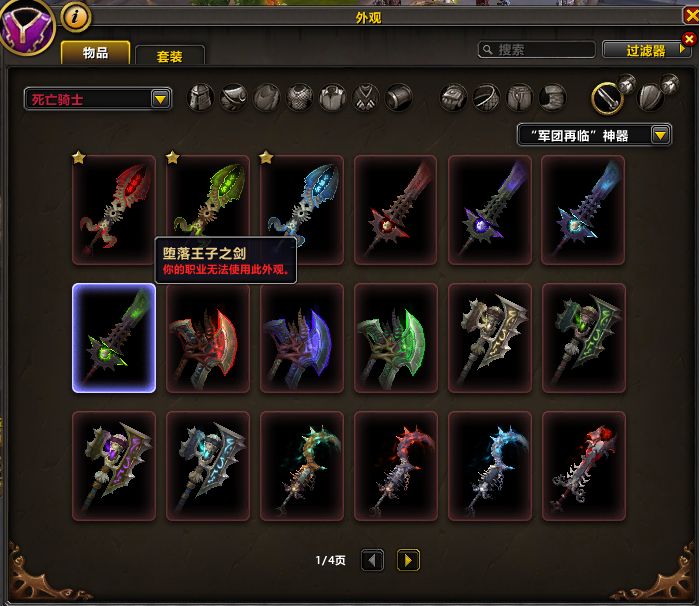Open the 套装 (Sets) tab

(x=170, y=56)
